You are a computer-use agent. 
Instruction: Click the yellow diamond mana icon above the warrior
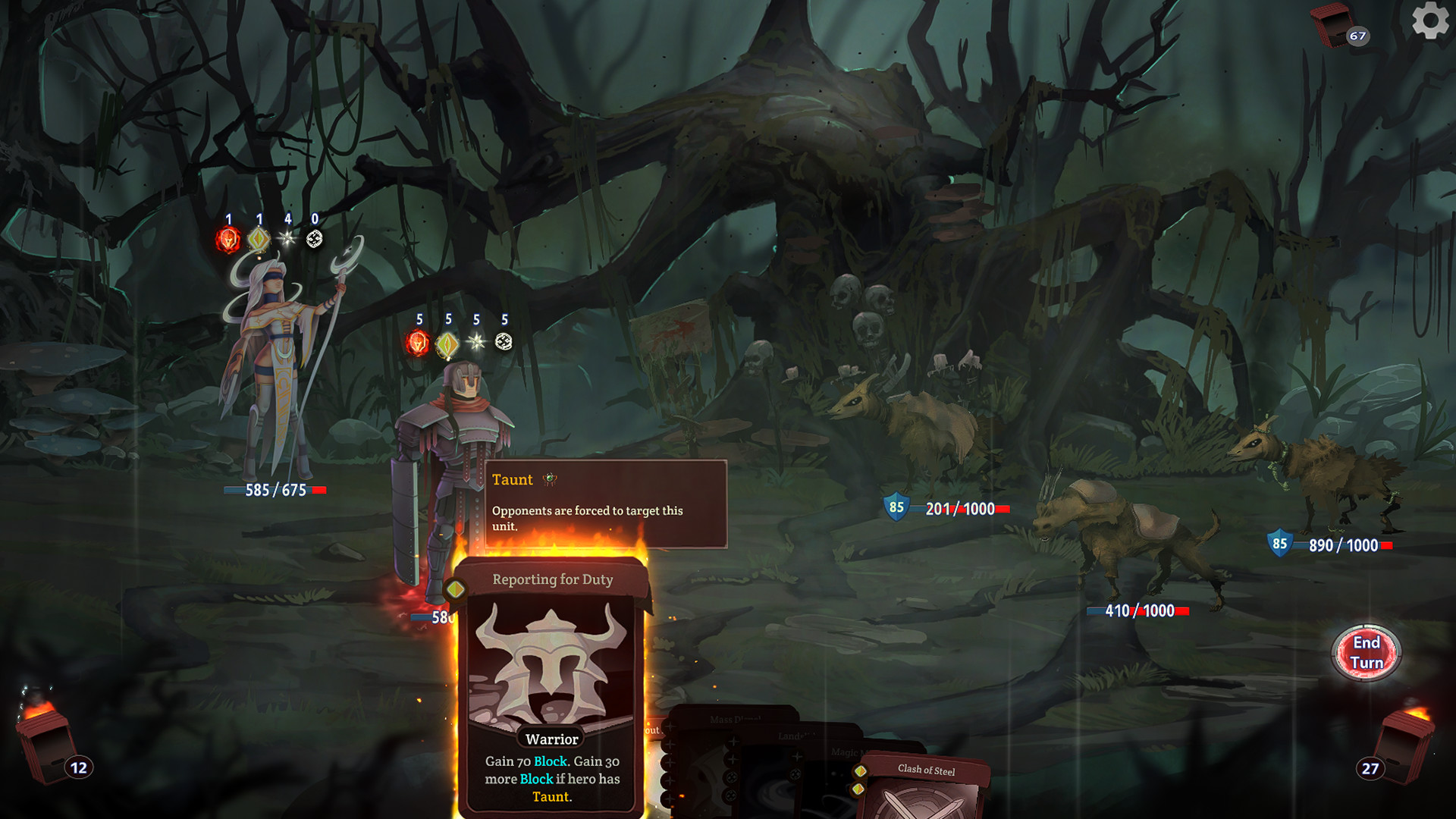(x=447, y=342)
